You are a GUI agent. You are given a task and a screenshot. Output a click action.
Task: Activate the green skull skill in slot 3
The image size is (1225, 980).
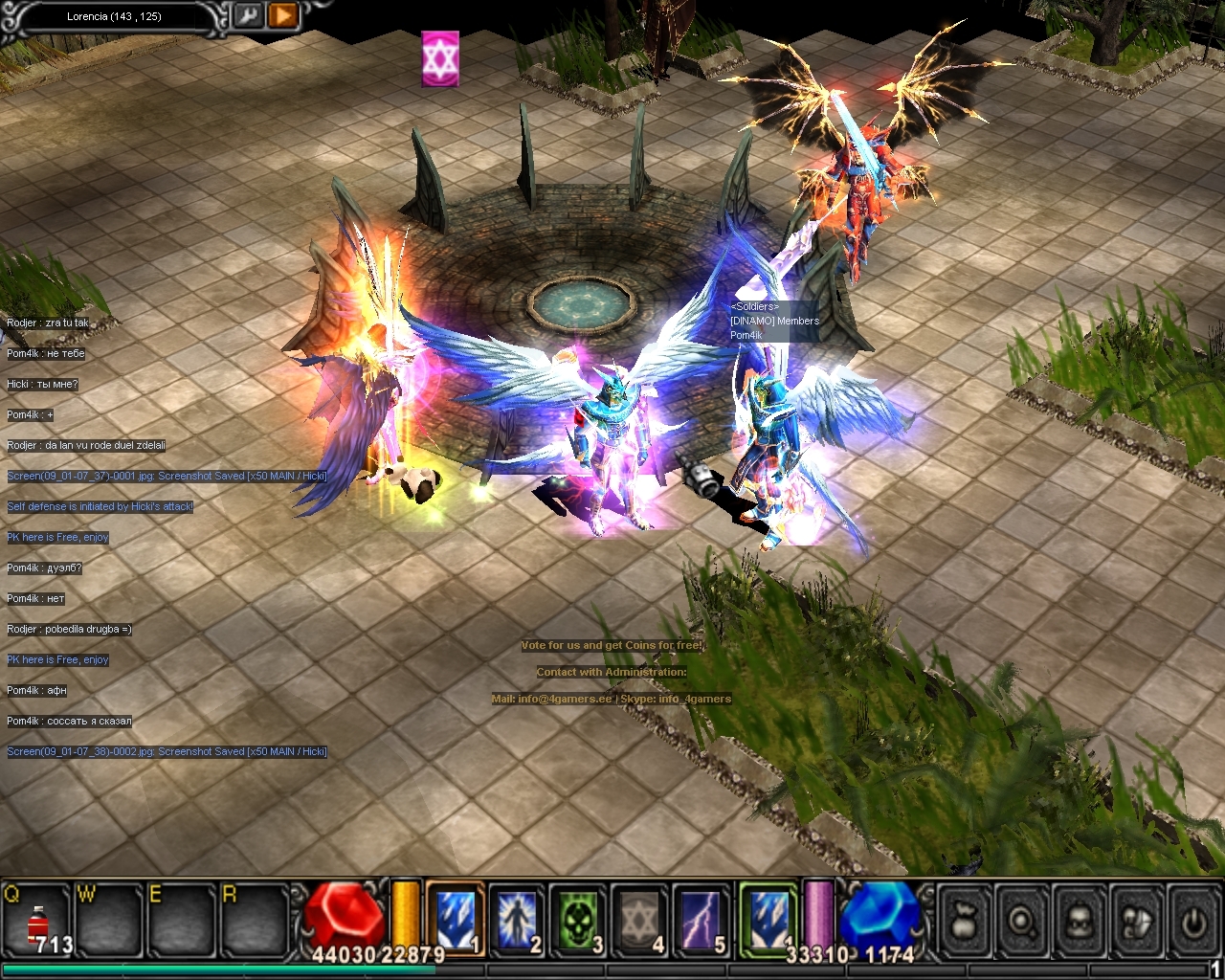click(x=578, y=919)
